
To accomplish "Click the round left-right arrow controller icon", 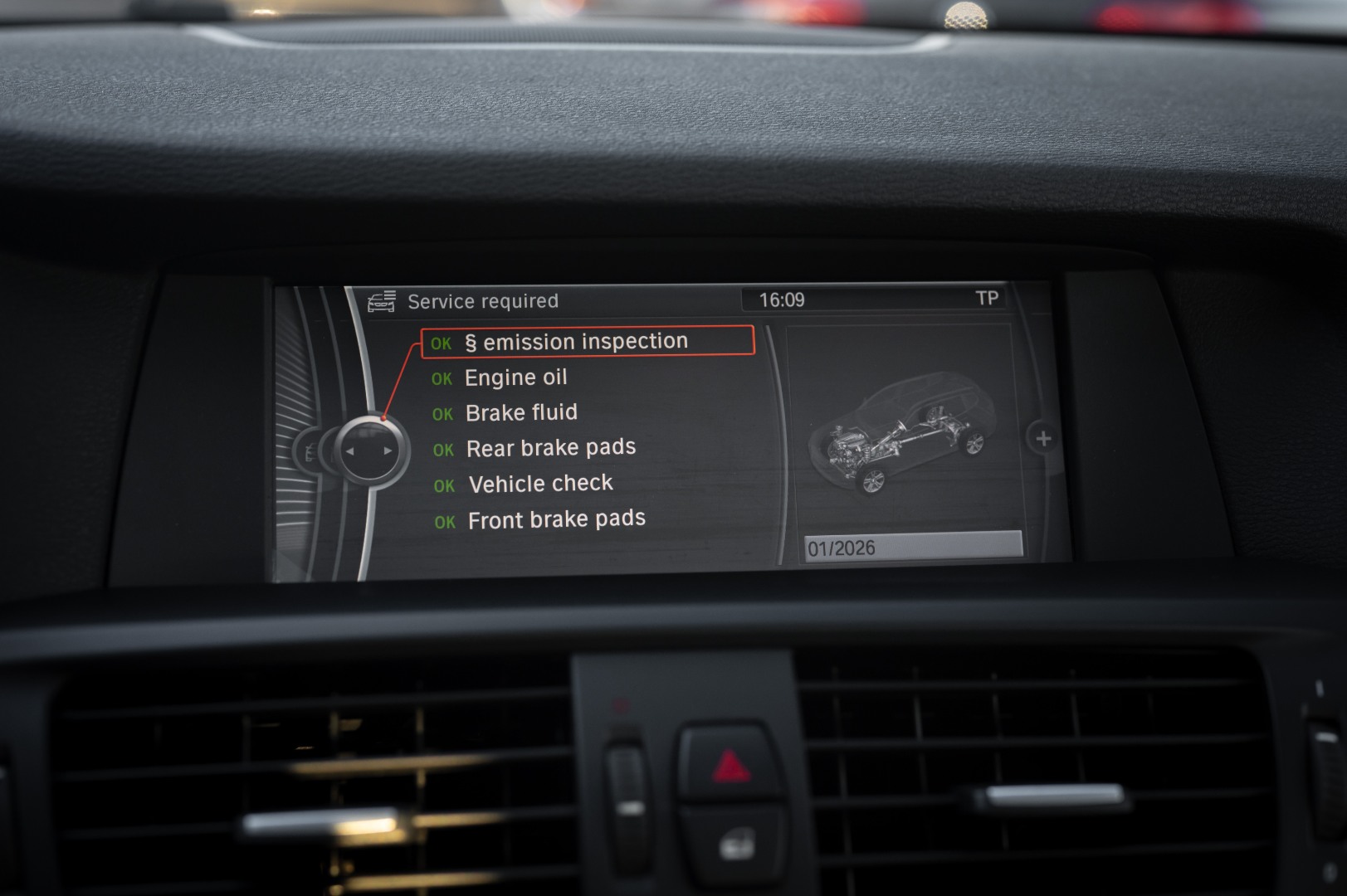I will click(369, 451).
